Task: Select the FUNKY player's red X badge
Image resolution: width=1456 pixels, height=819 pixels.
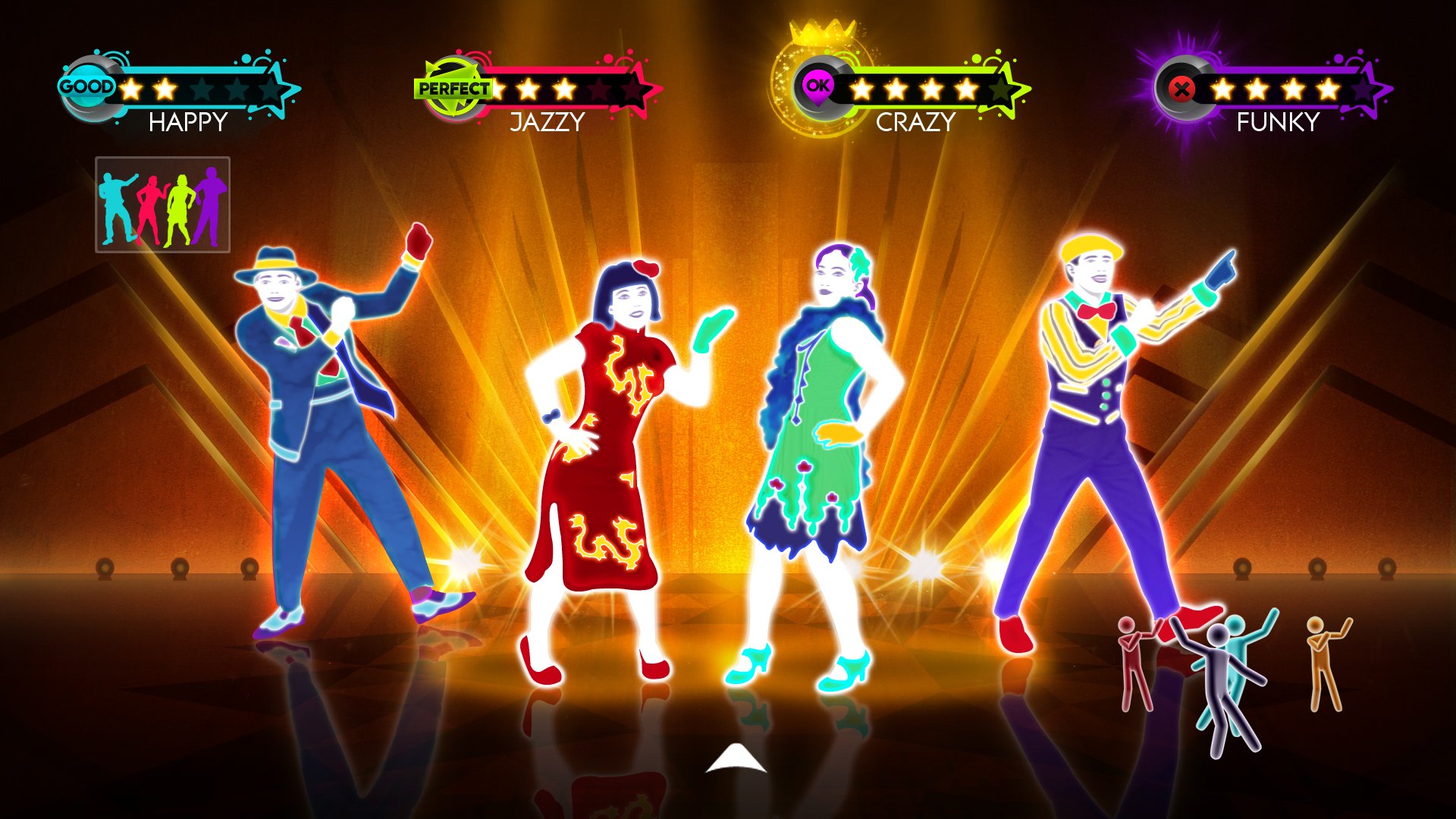Action: (1181, 89)
